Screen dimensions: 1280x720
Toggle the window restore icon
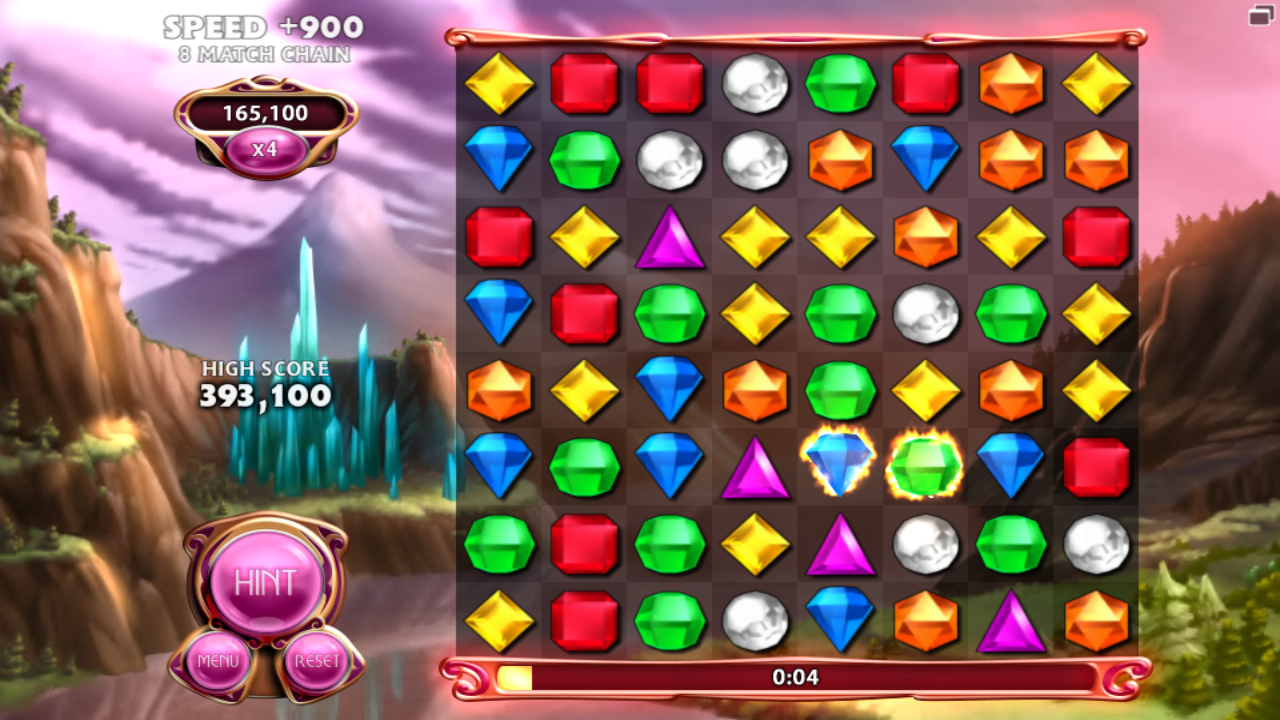[x=1259, y=15]
